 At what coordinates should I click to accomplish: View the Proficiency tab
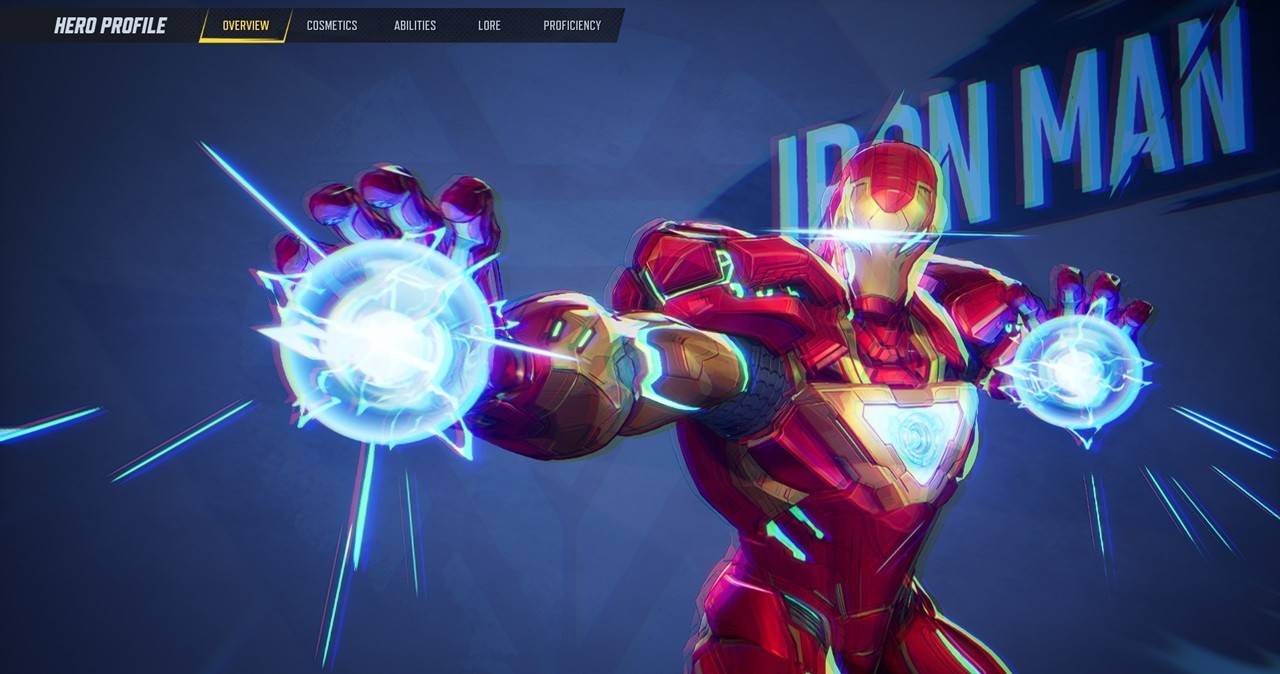[x=572, y=26]
